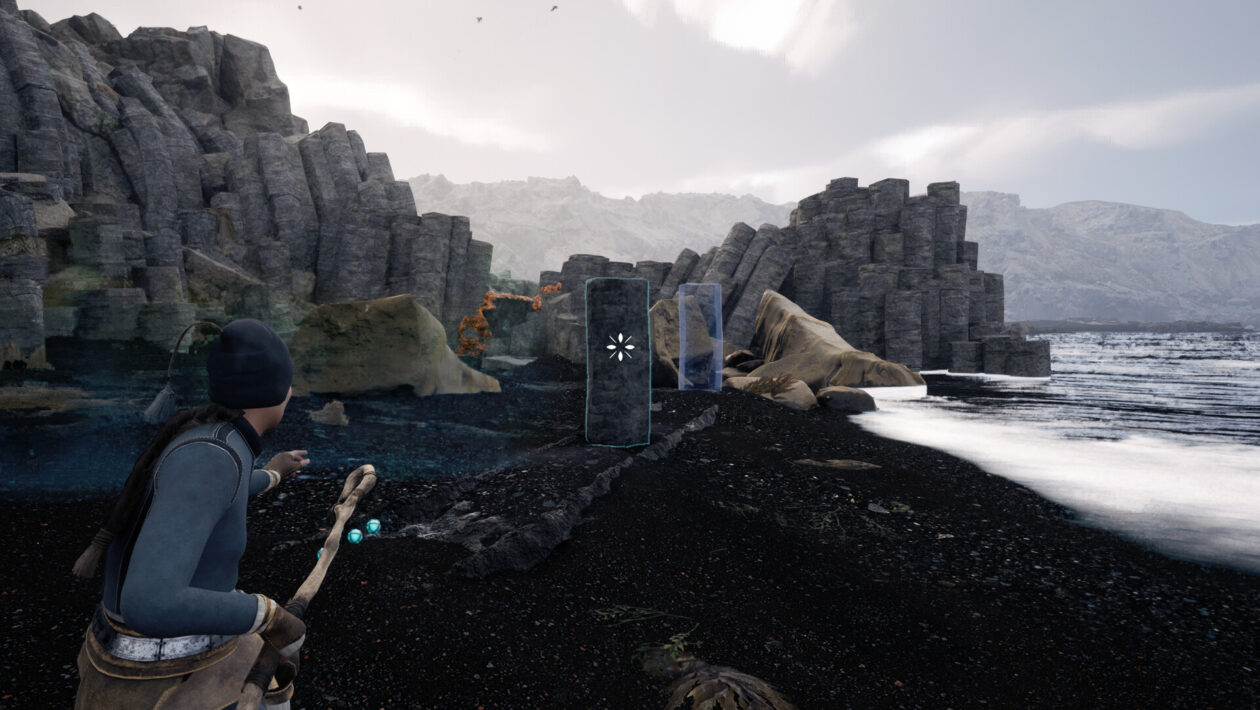Click the translucent blue pillar placement preview
The height and width of the screenshot is (710, 1260).
pos(700,336)
